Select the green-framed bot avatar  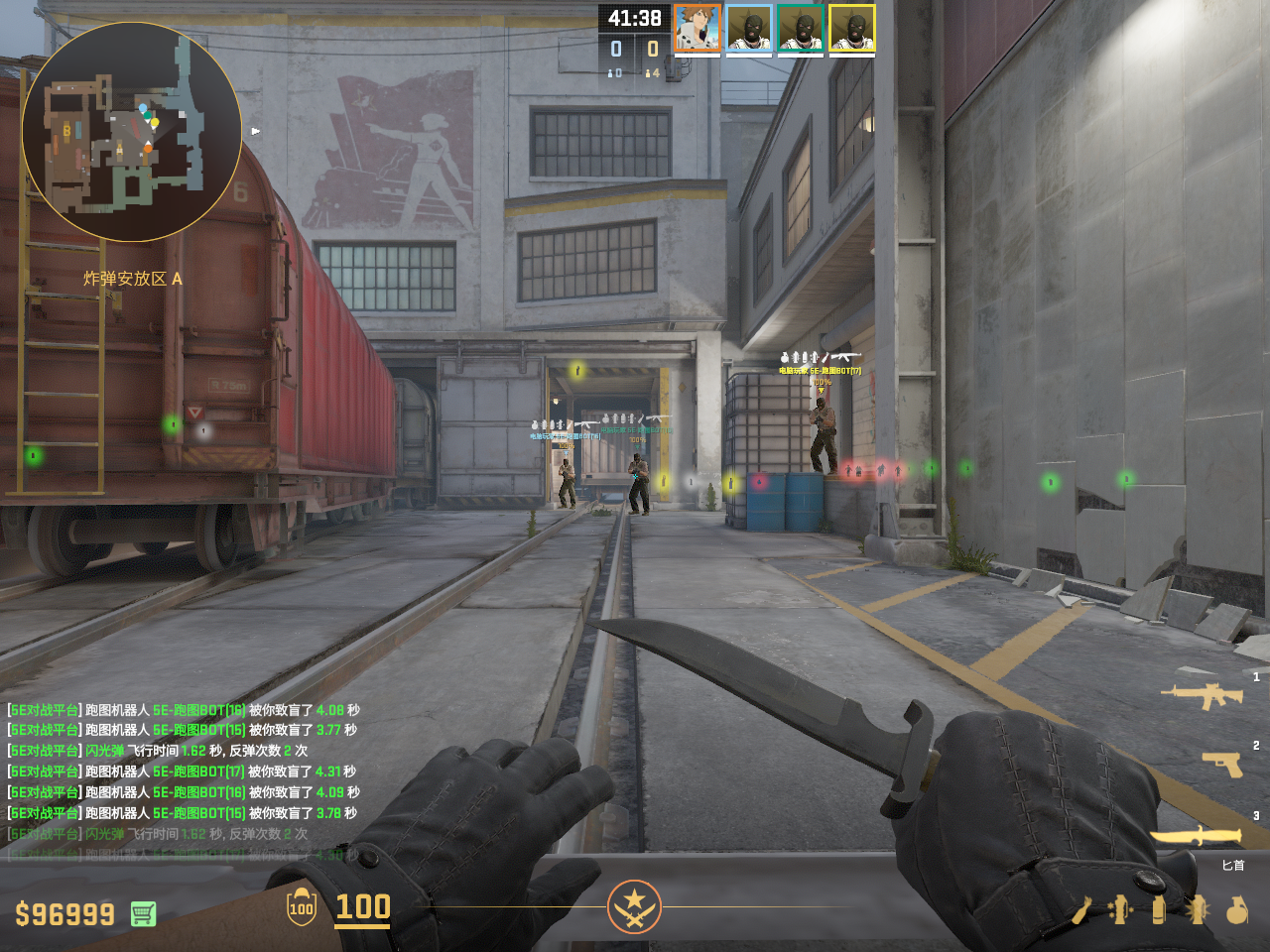[801, 28]
